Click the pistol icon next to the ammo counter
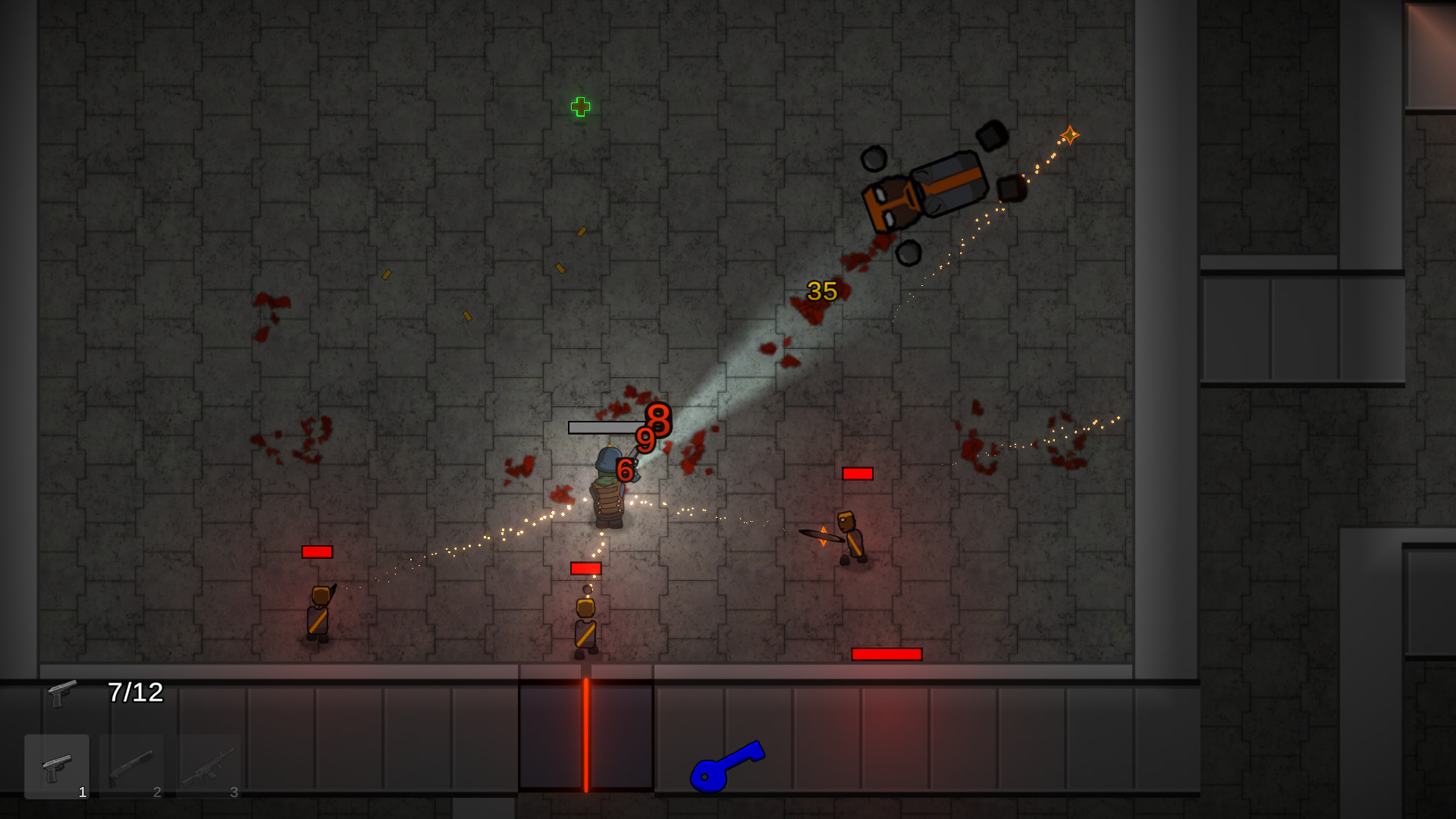This screenshot has height=819, width=1456. pyautogui.click(x=61, y=694)
